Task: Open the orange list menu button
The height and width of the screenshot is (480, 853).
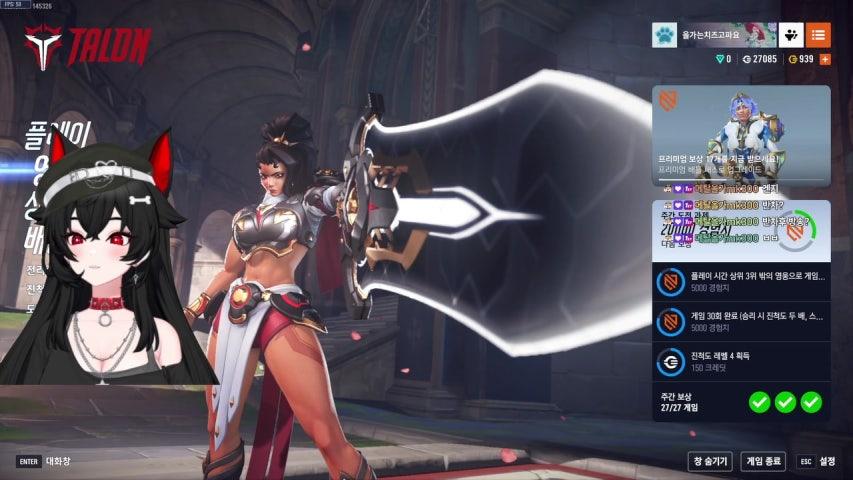Action: (818, 35)
